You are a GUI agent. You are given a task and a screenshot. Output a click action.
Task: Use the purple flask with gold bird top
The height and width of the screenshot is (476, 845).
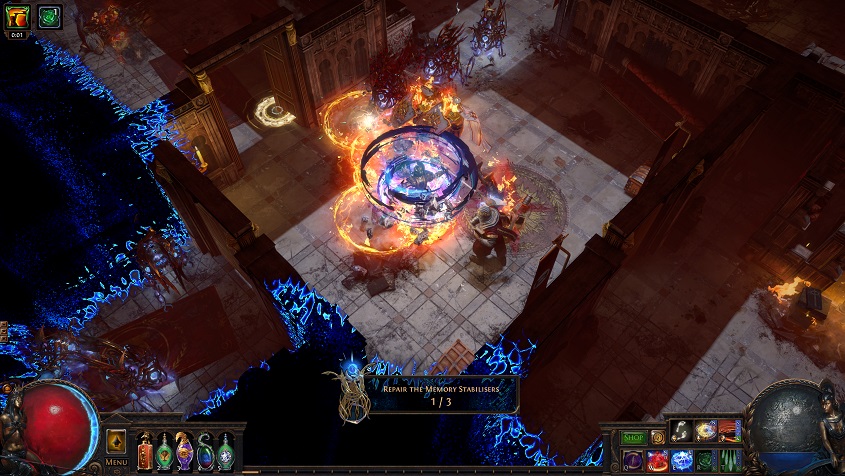pyautogui.click(x=185, y=452)
